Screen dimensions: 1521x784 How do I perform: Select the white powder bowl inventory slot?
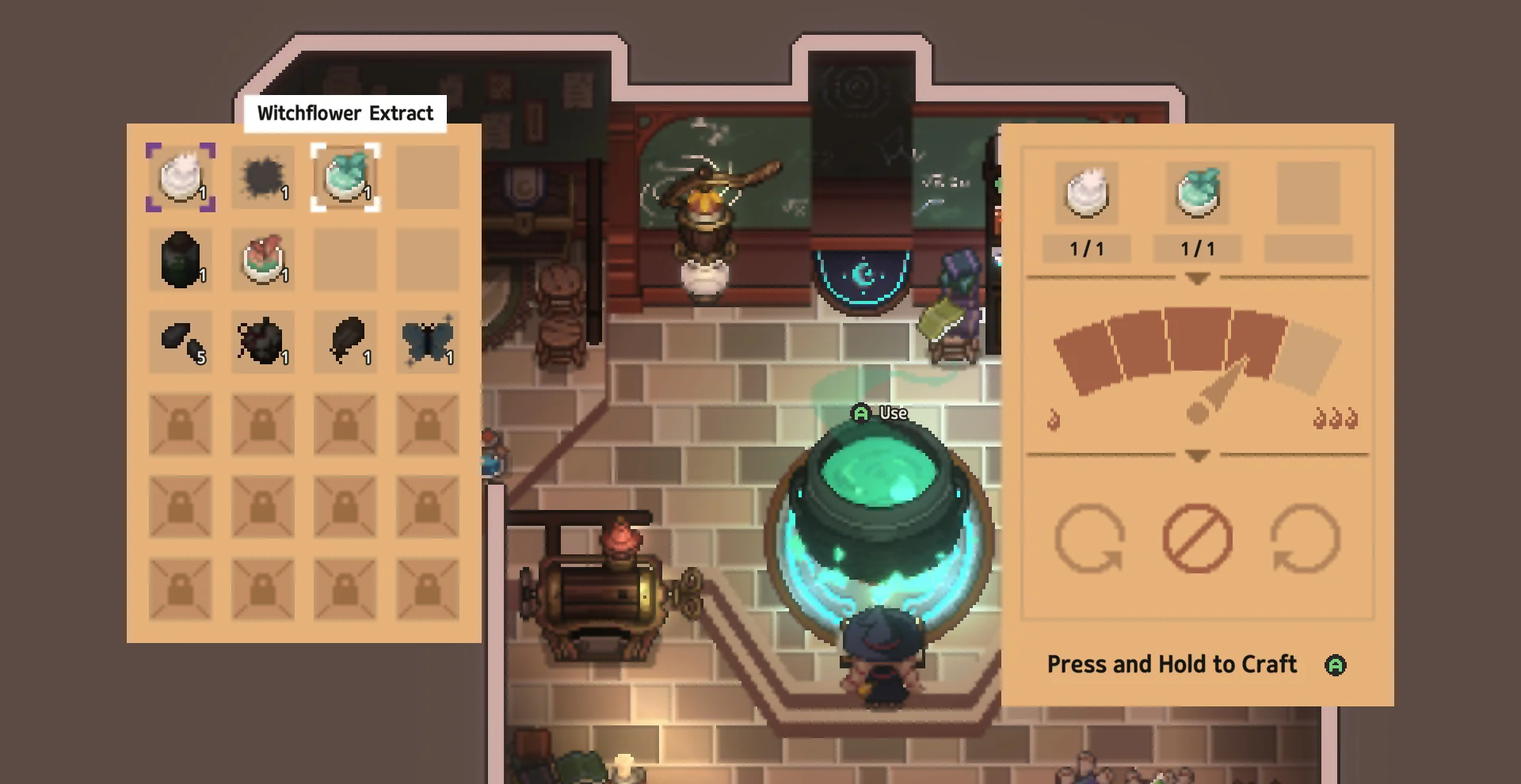(181, 177)
